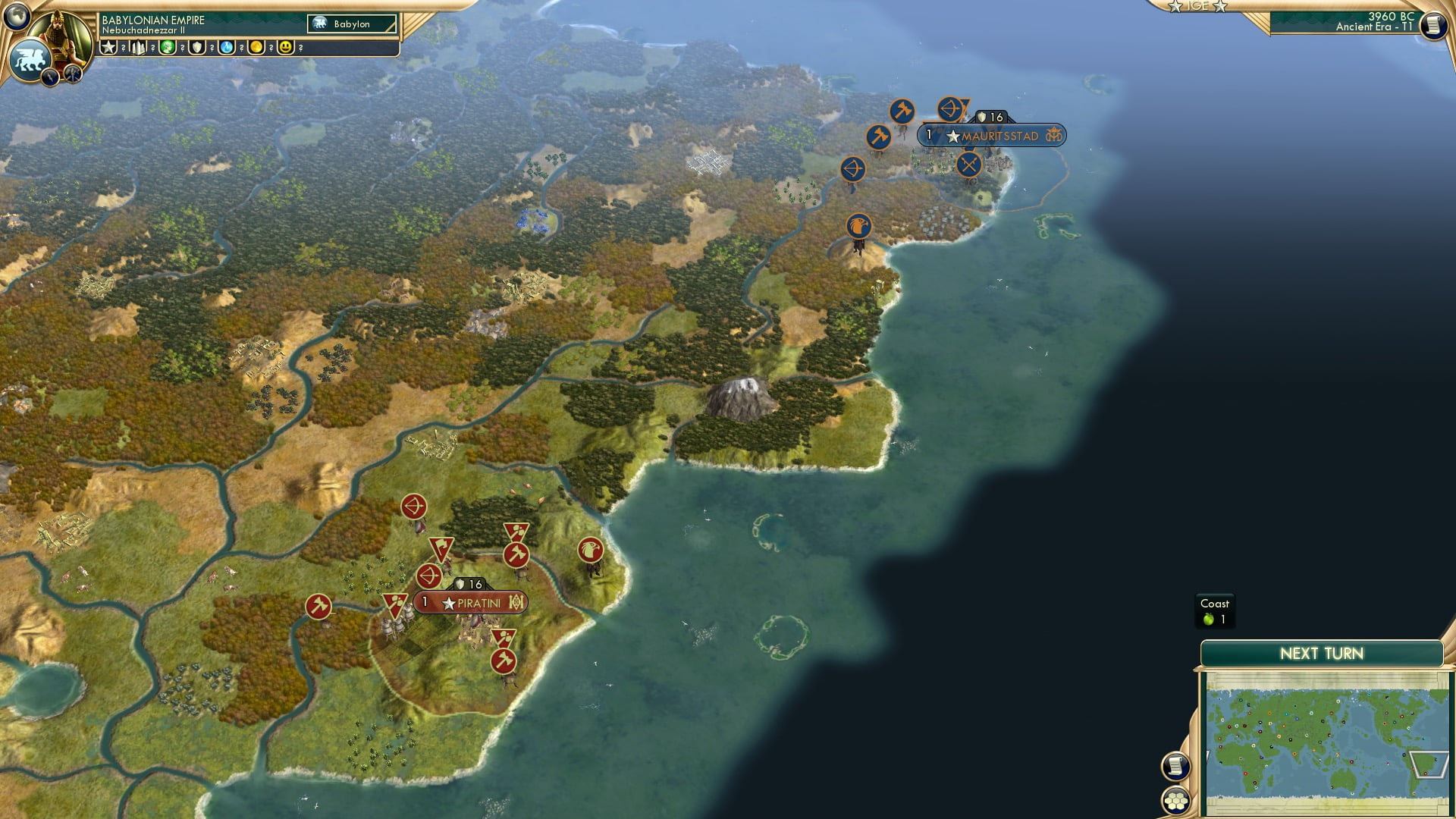Toggle the strategic view hammer icon under the portrait

[x=71, y=74]
